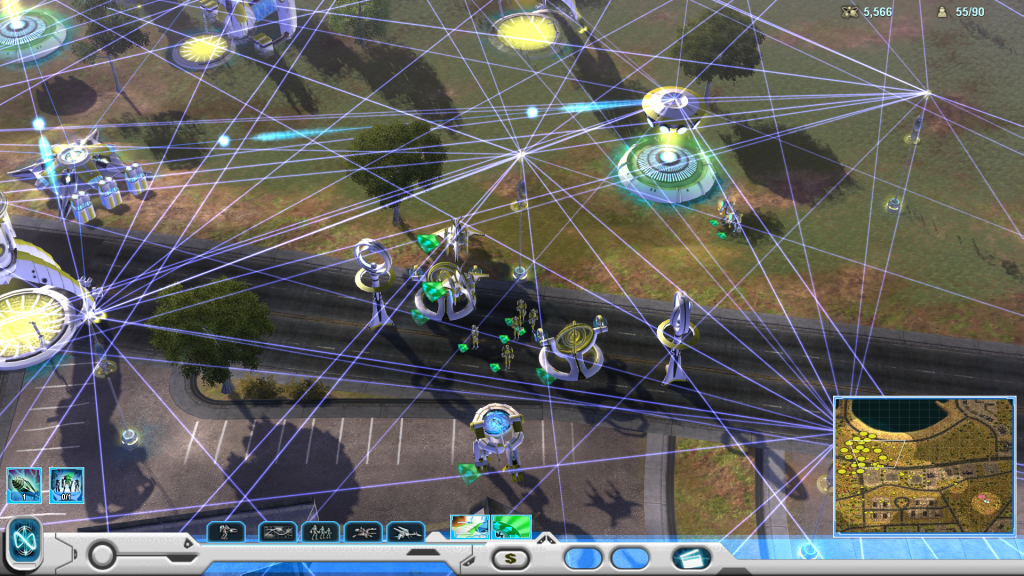
Task: Click the dollar sign sell button
Action: 510,558
